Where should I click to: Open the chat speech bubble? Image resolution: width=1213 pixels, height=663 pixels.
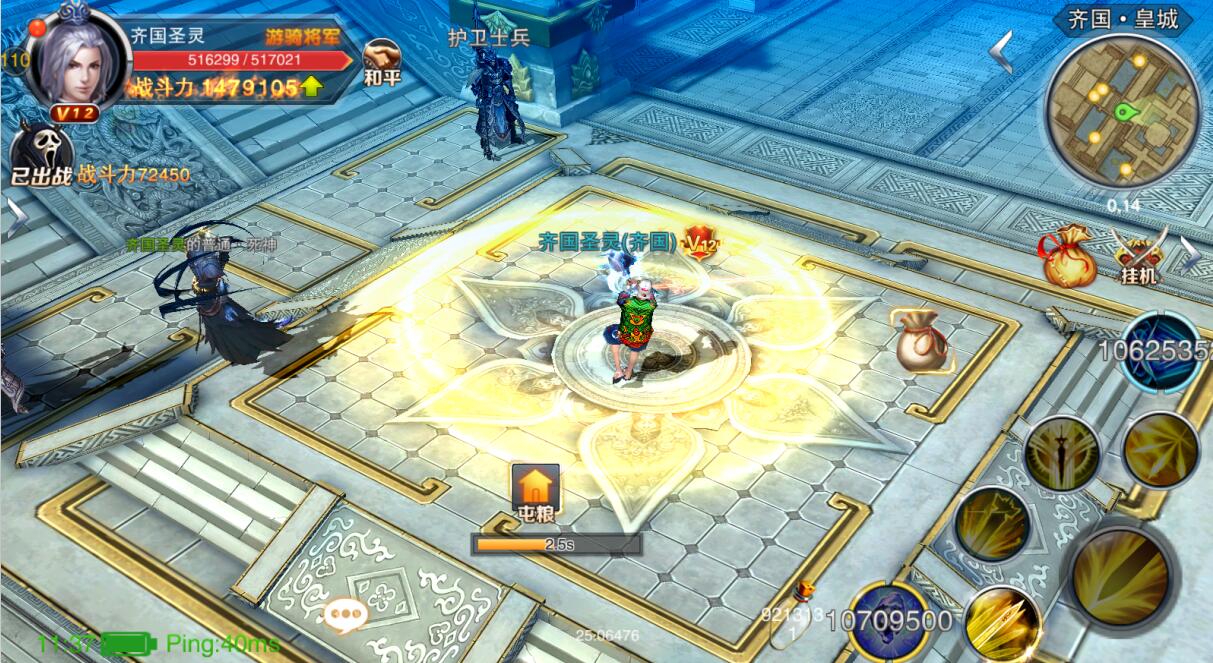coord(347,614)
